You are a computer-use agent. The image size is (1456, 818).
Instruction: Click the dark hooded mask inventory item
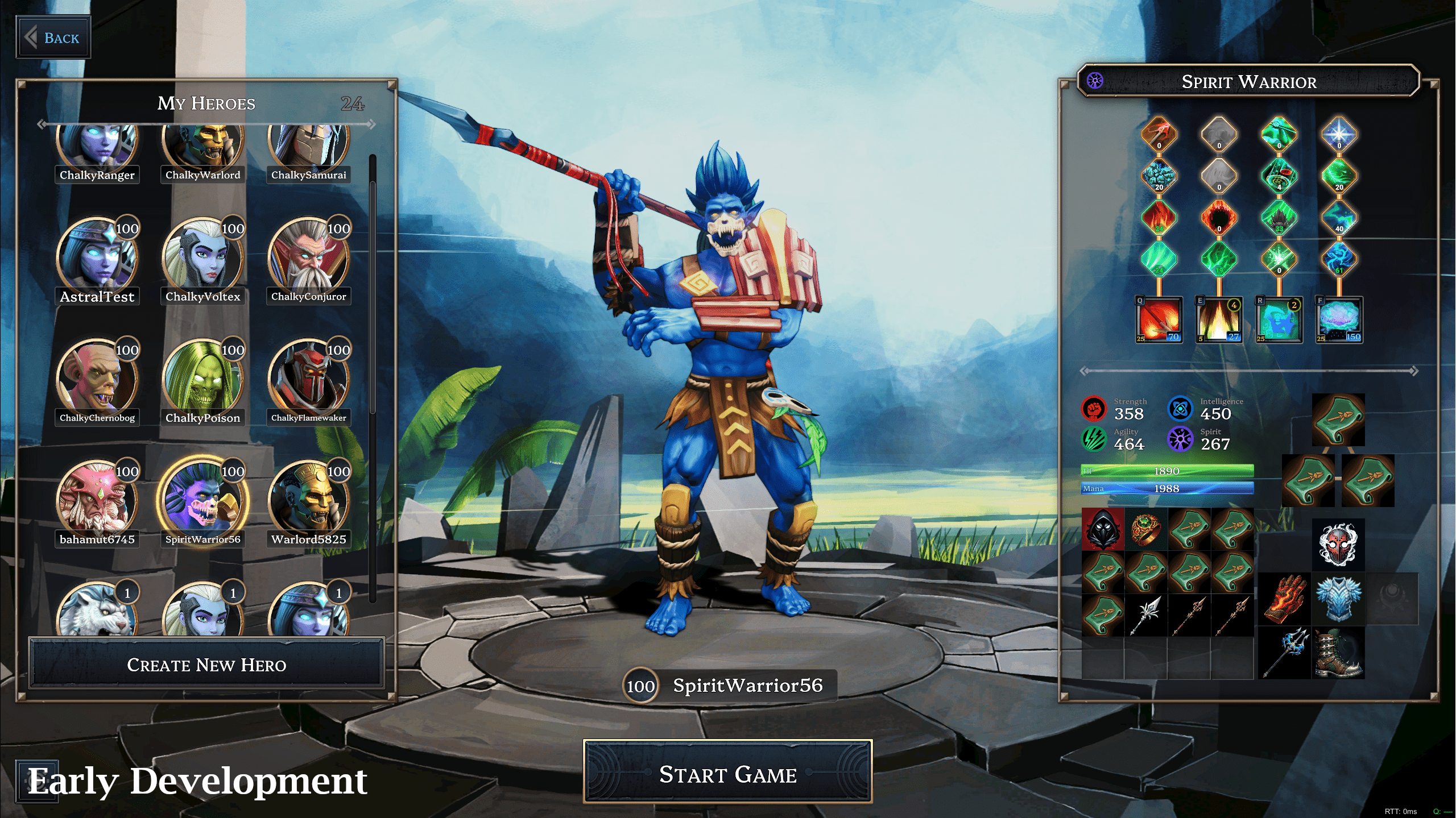tap(1103, 529)
